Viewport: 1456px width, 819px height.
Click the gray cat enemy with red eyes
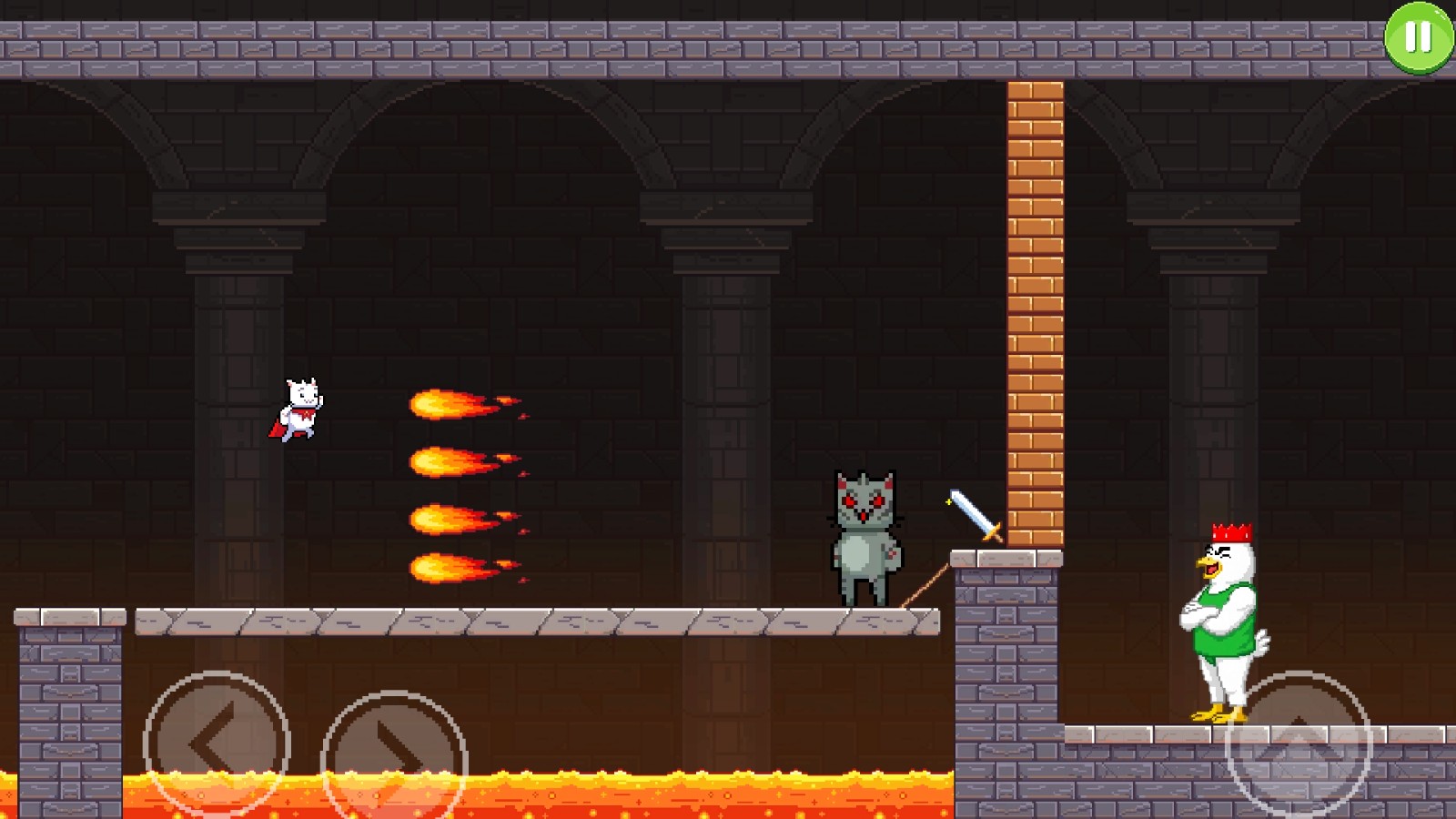point(864,528)
